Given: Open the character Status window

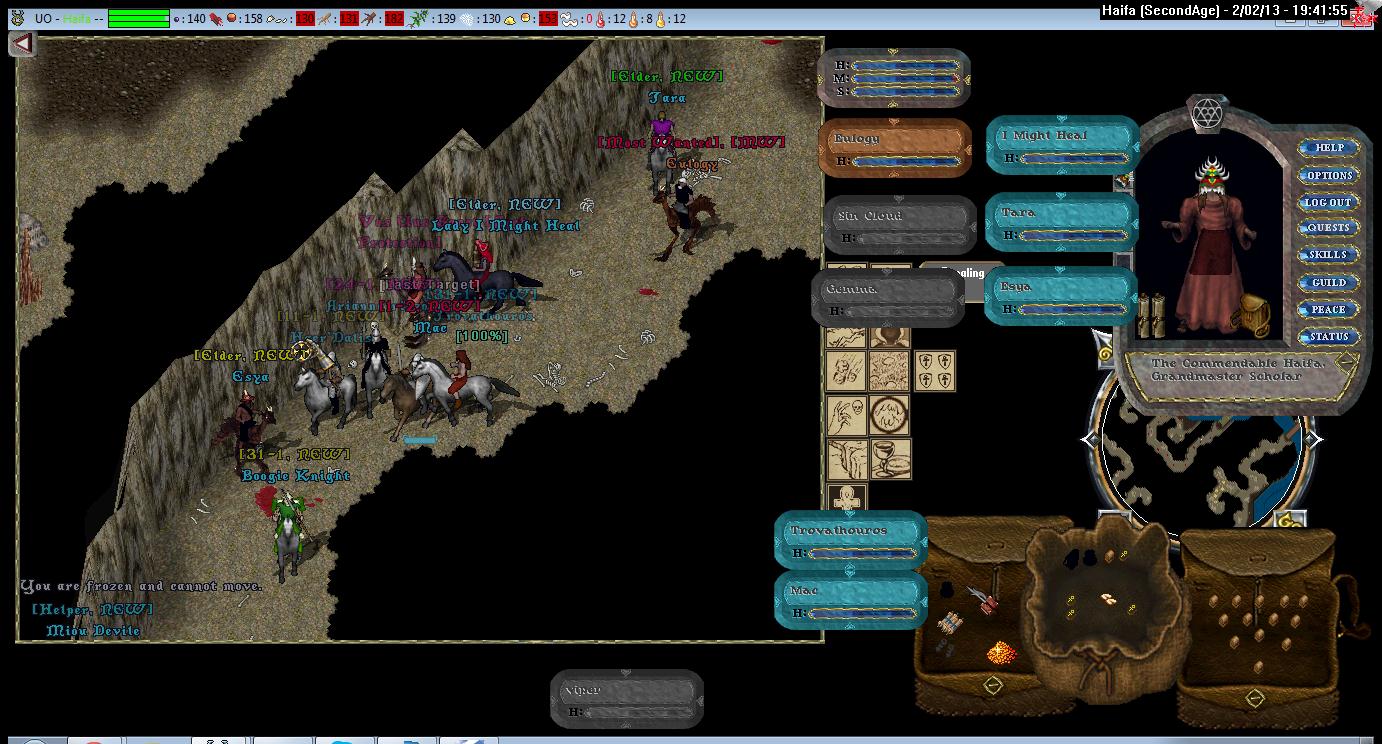Looking at the screenshot, I should [x=1329, y=337].
